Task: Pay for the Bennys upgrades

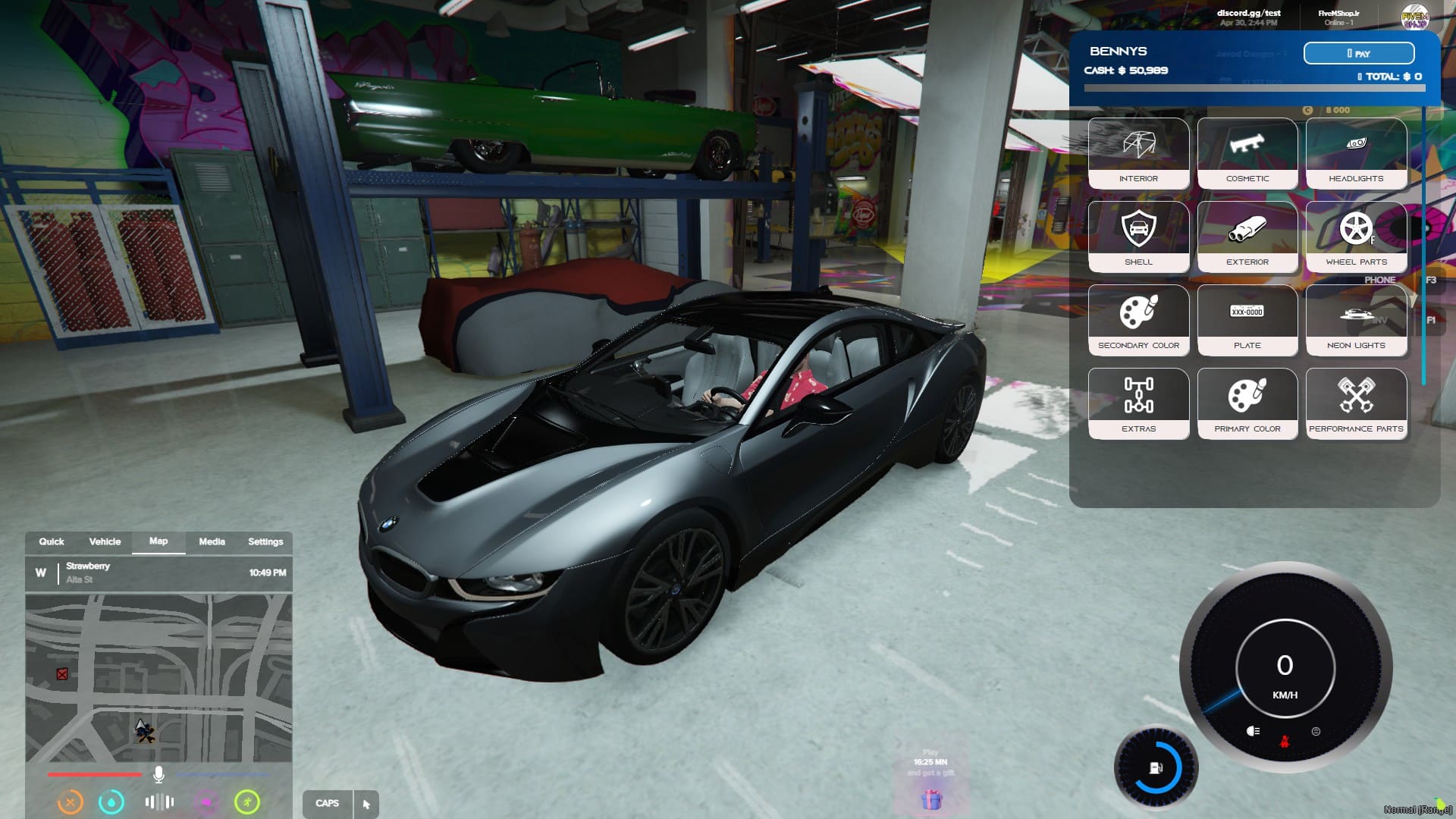Action: [x=1358, y=53]
